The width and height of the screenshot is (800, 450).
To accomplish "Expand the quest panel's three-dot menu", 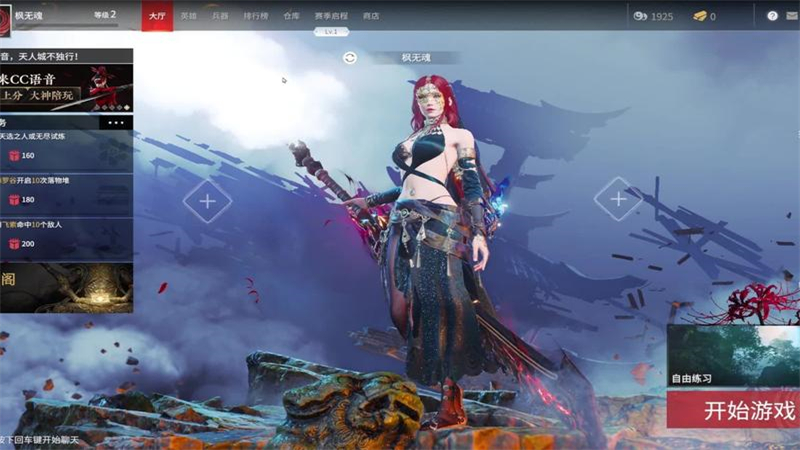I will tap(117, 123).
